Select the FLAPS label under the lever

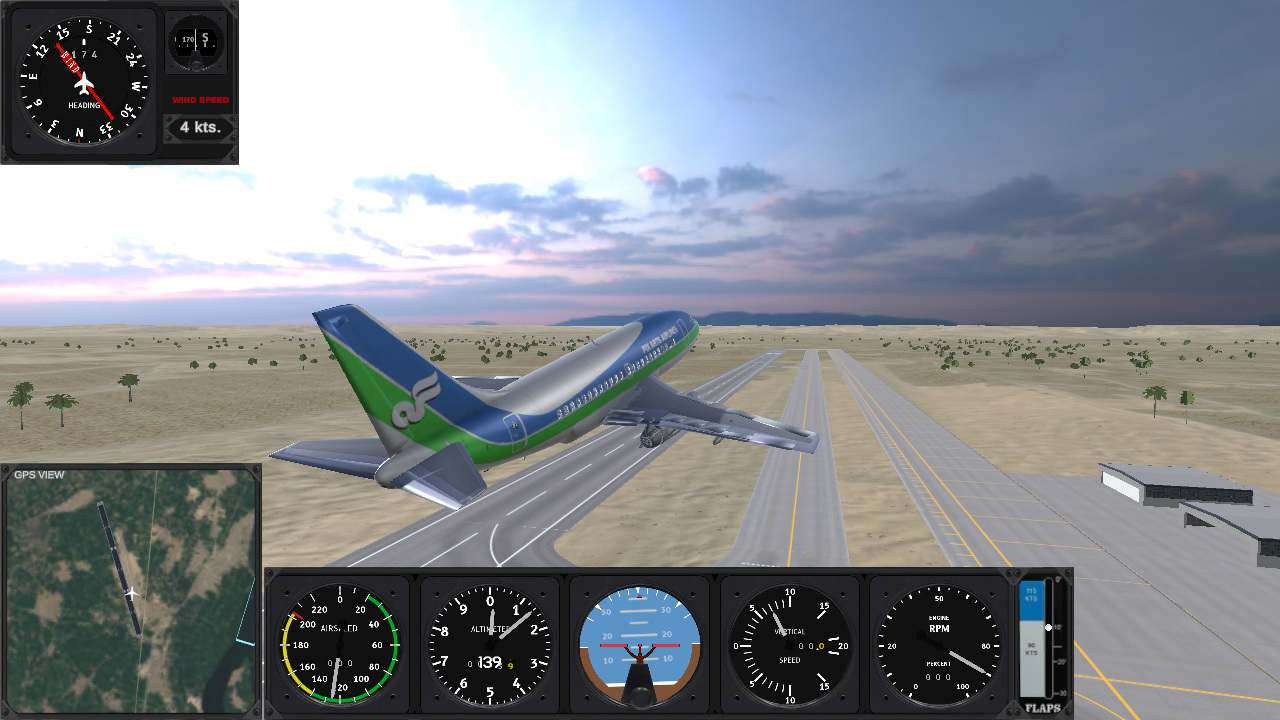click(x=1042, y=706)
